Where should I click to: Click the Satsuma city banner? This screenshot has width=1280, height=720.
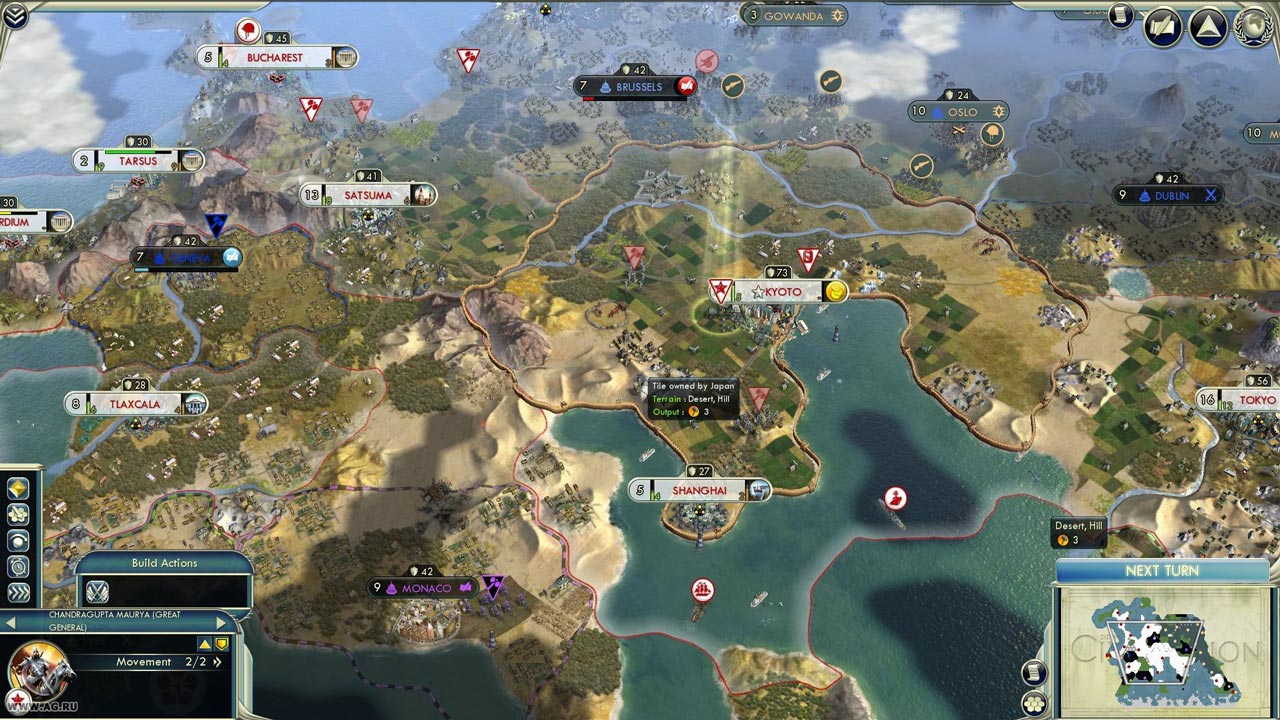[x=368, y=195]
